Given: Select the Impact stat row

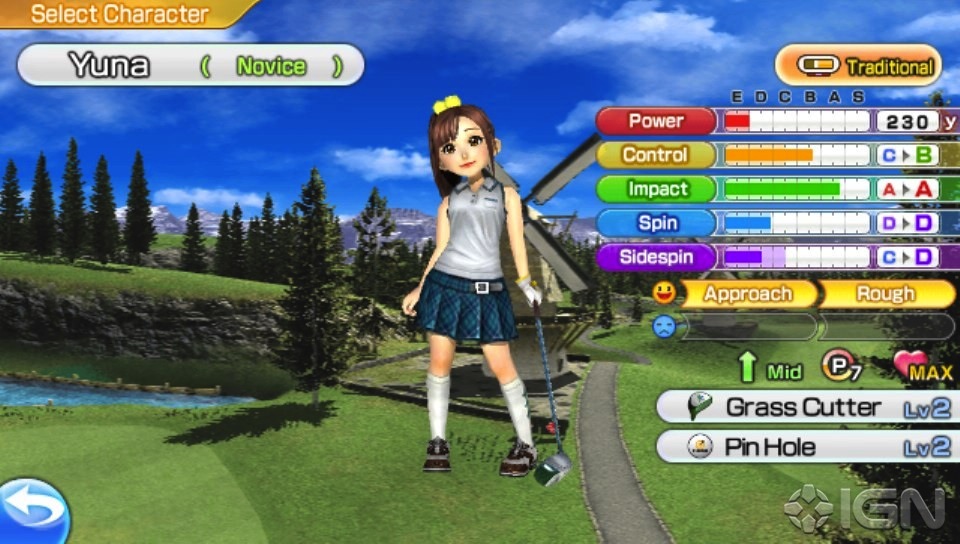Looking at the screenshot, I should [x=656, y=189].
